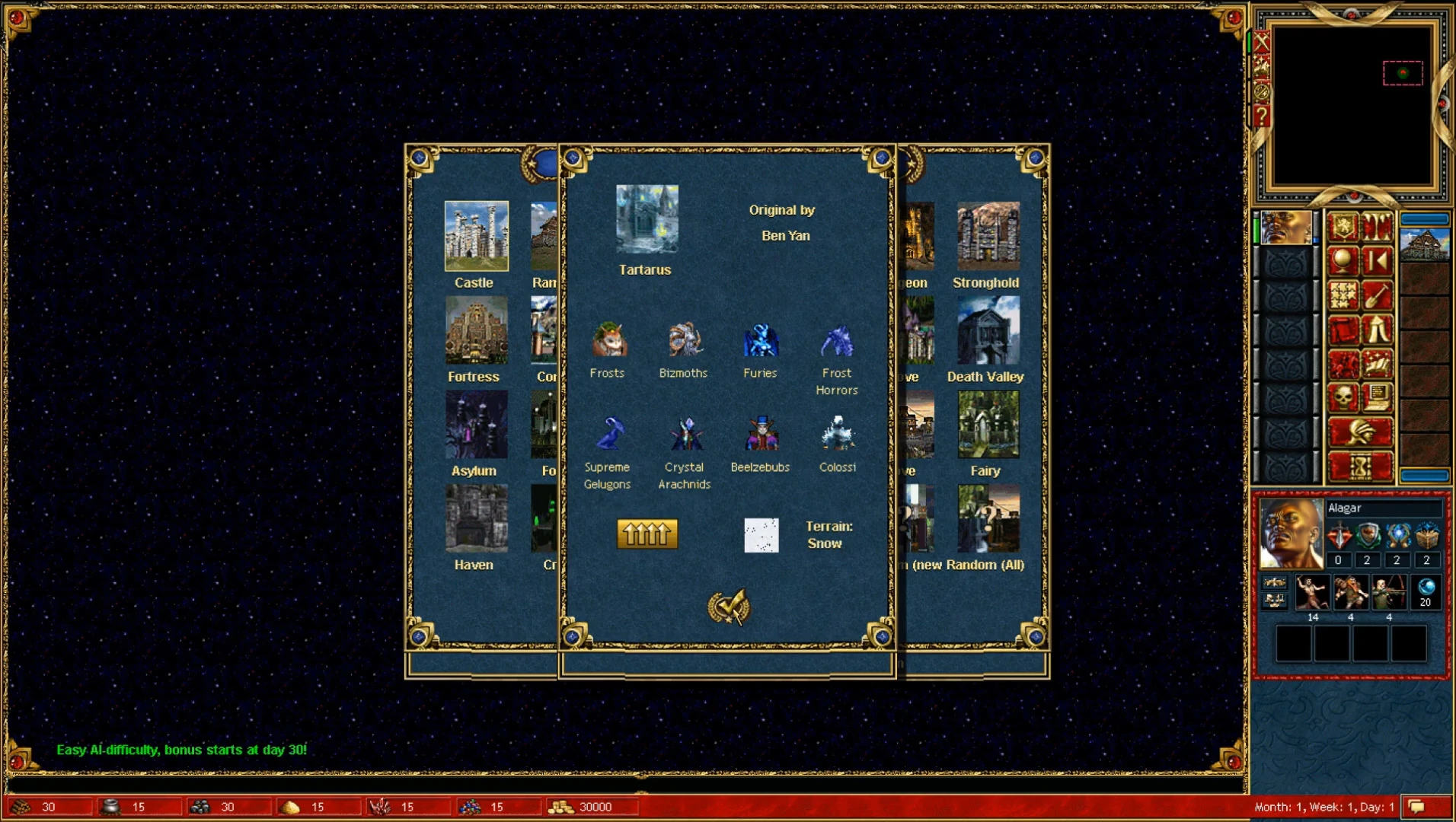
Task: Open the Scenario Information scroll
Action: (x=1343, y=329)
